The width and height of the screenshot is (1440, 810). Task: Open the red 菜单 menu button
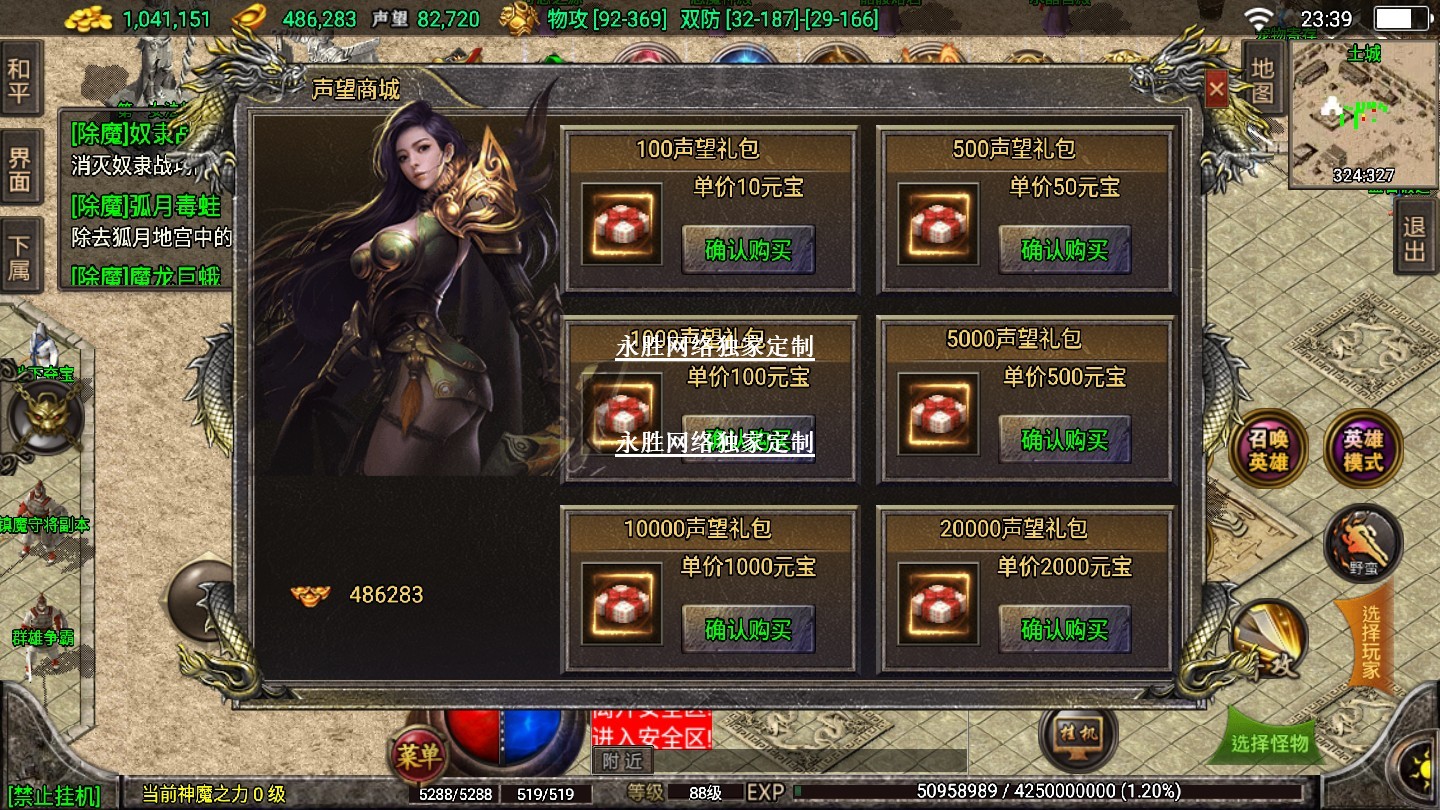pyautogui.click(x=417, y=757)
